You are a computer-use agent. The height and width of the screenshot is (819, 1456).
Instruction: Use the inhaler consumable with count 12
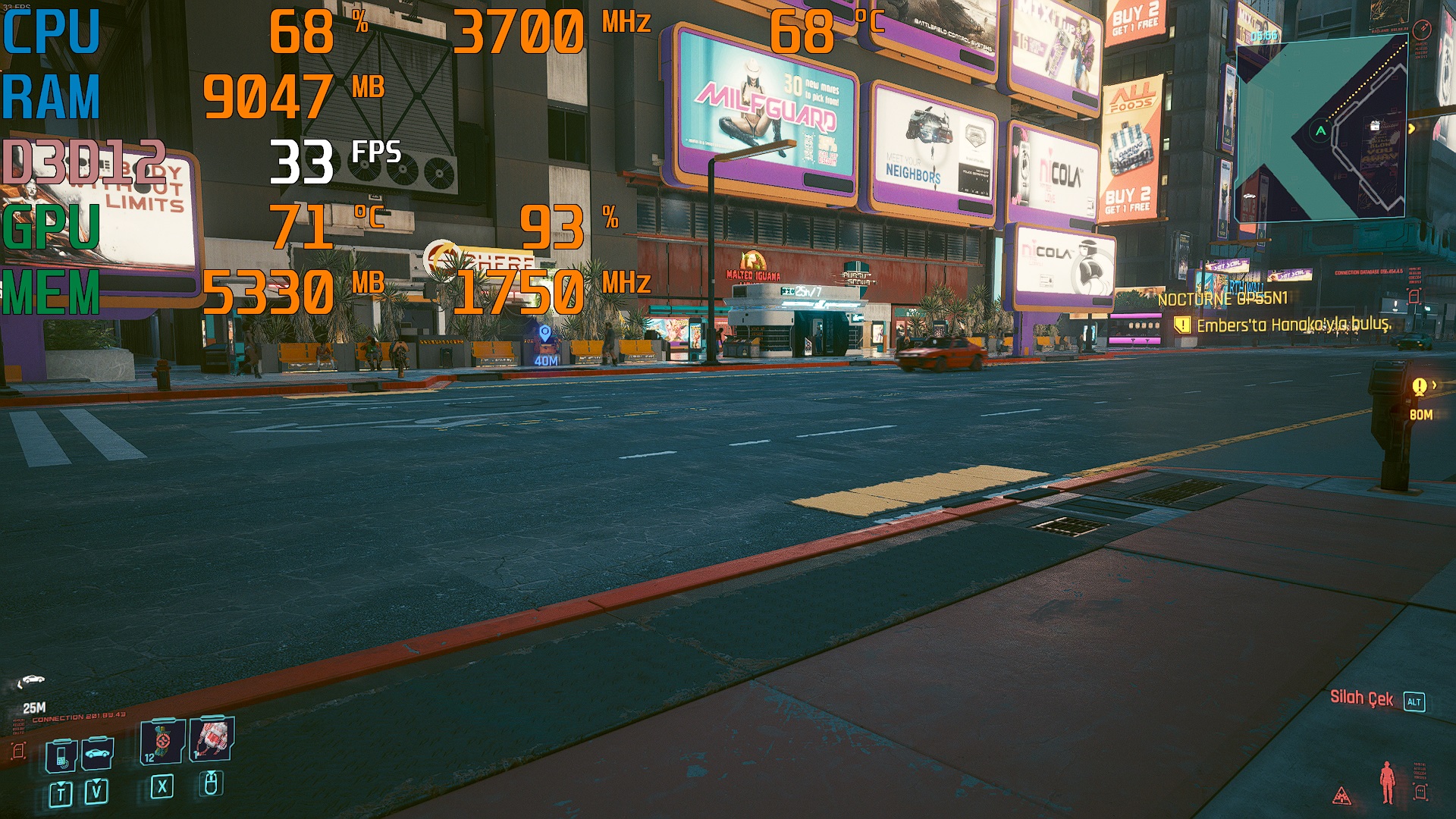click(162, 742)
